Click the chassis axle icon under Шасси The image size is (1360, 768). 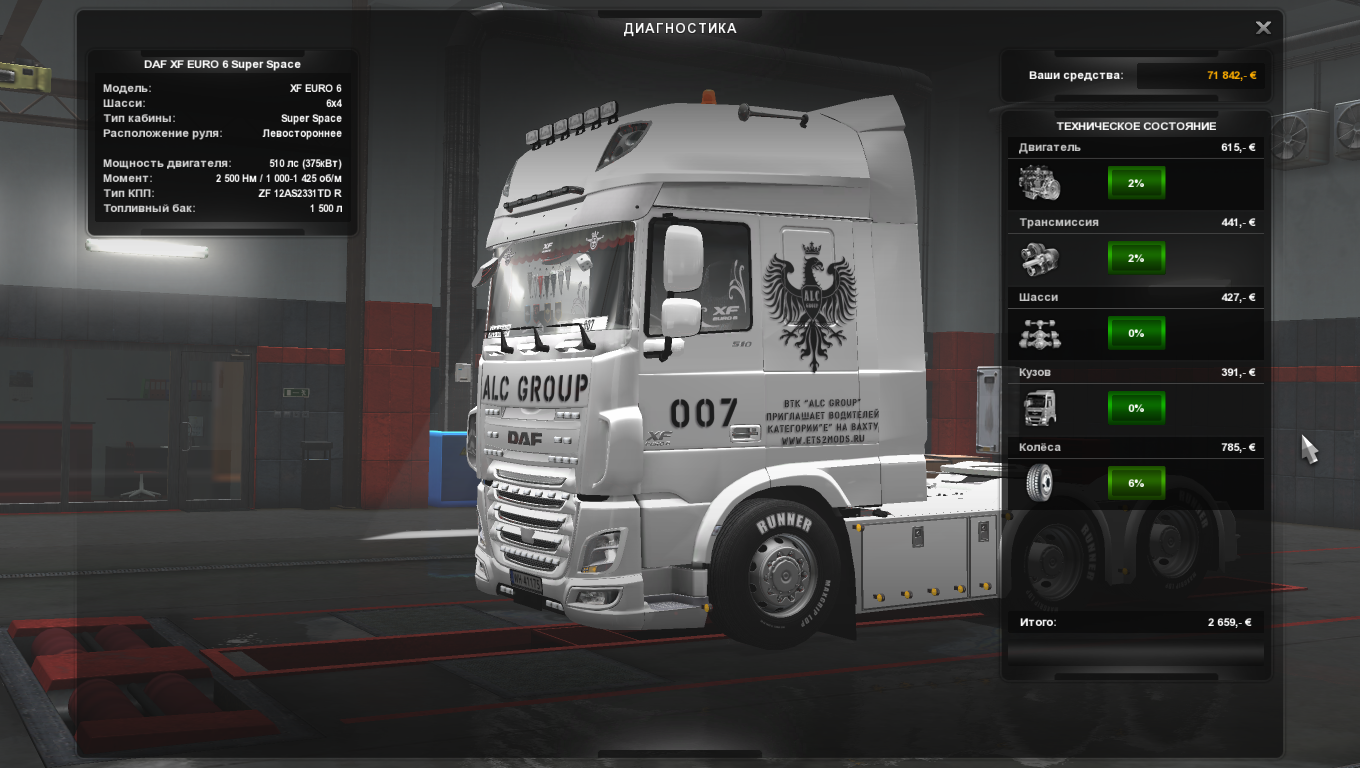click(x=1039, y=334)
